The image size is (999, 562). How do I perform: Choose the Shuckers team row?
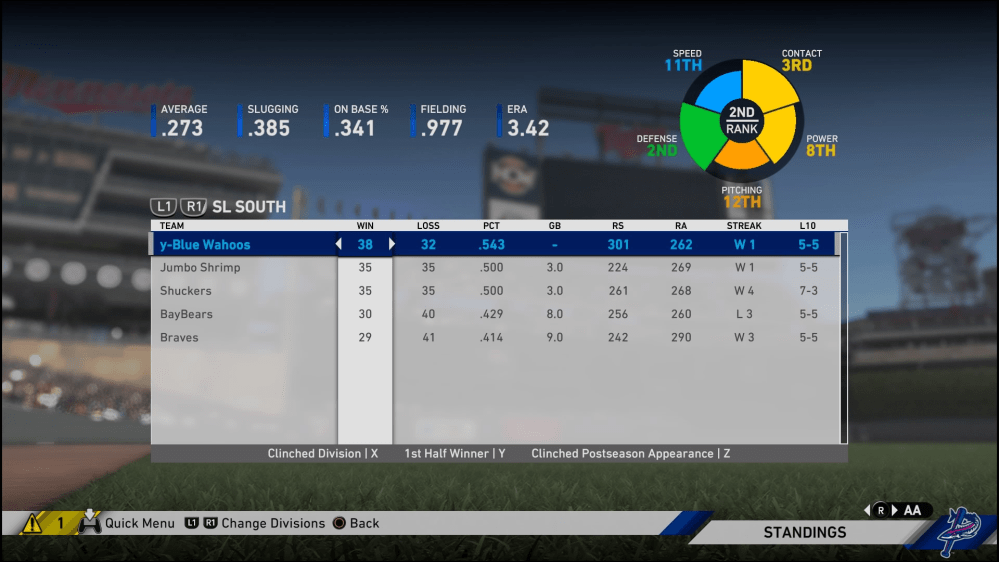186,291
